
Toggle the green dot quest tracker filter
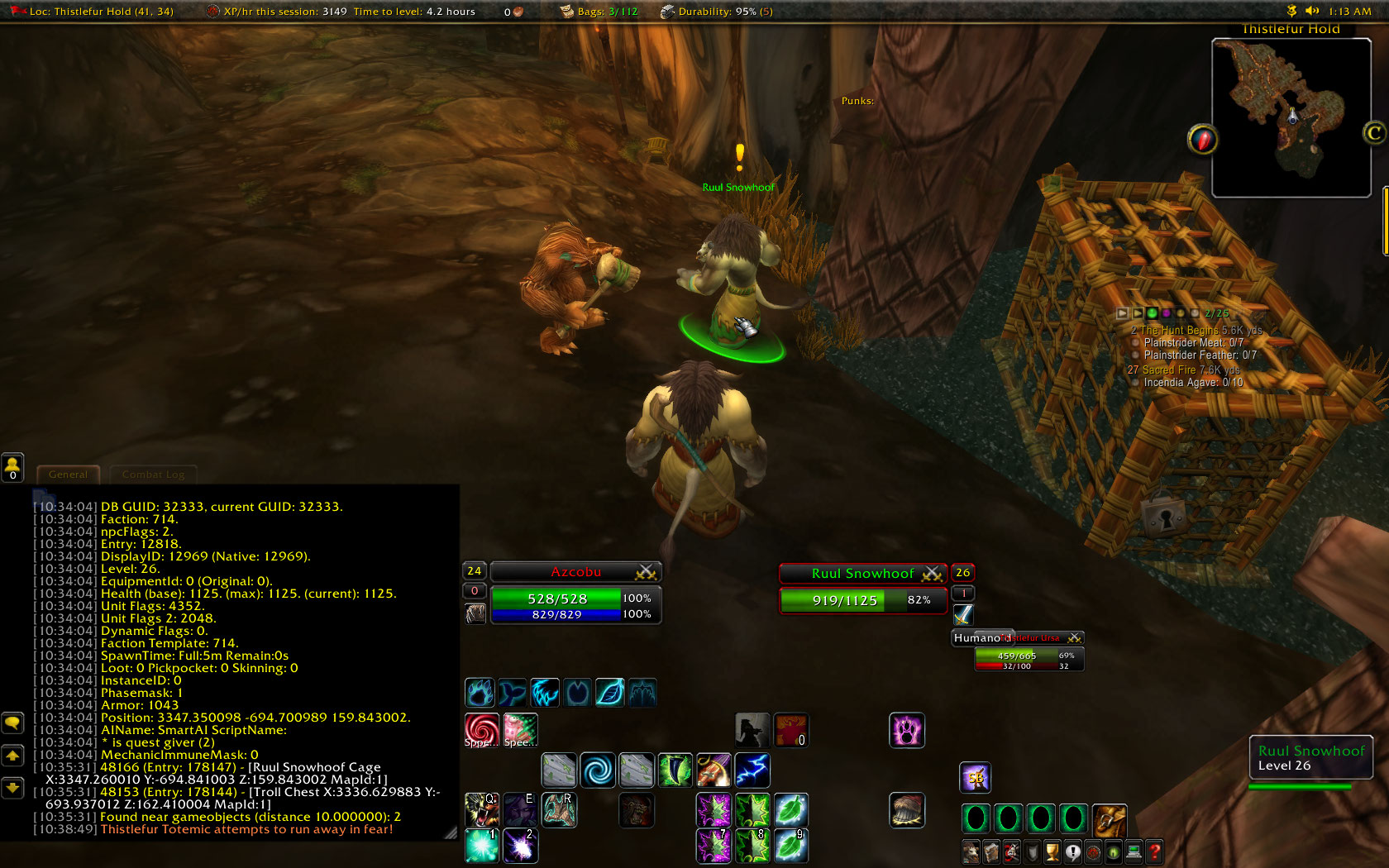pos(1153,313)
